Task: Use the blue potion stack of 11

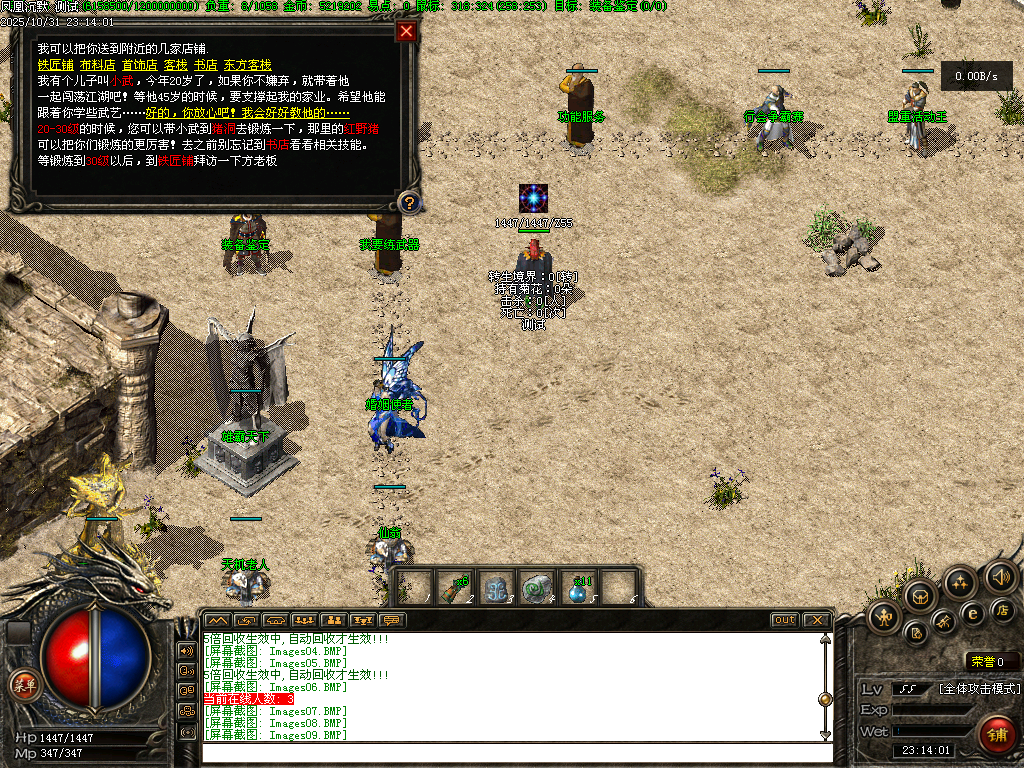Action: tap(578, 588)
